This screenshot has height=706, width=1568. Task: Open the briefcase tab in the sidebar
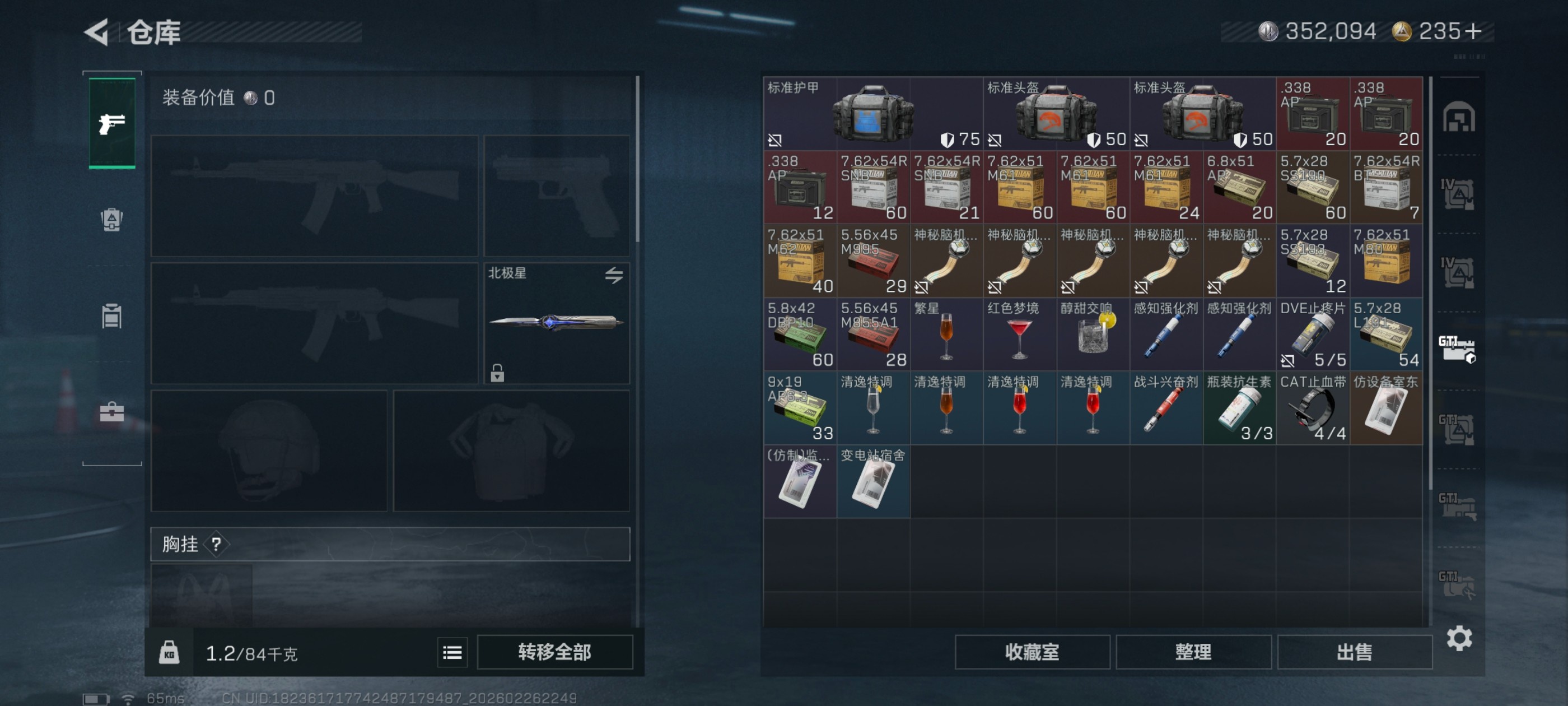click(112, 412)
